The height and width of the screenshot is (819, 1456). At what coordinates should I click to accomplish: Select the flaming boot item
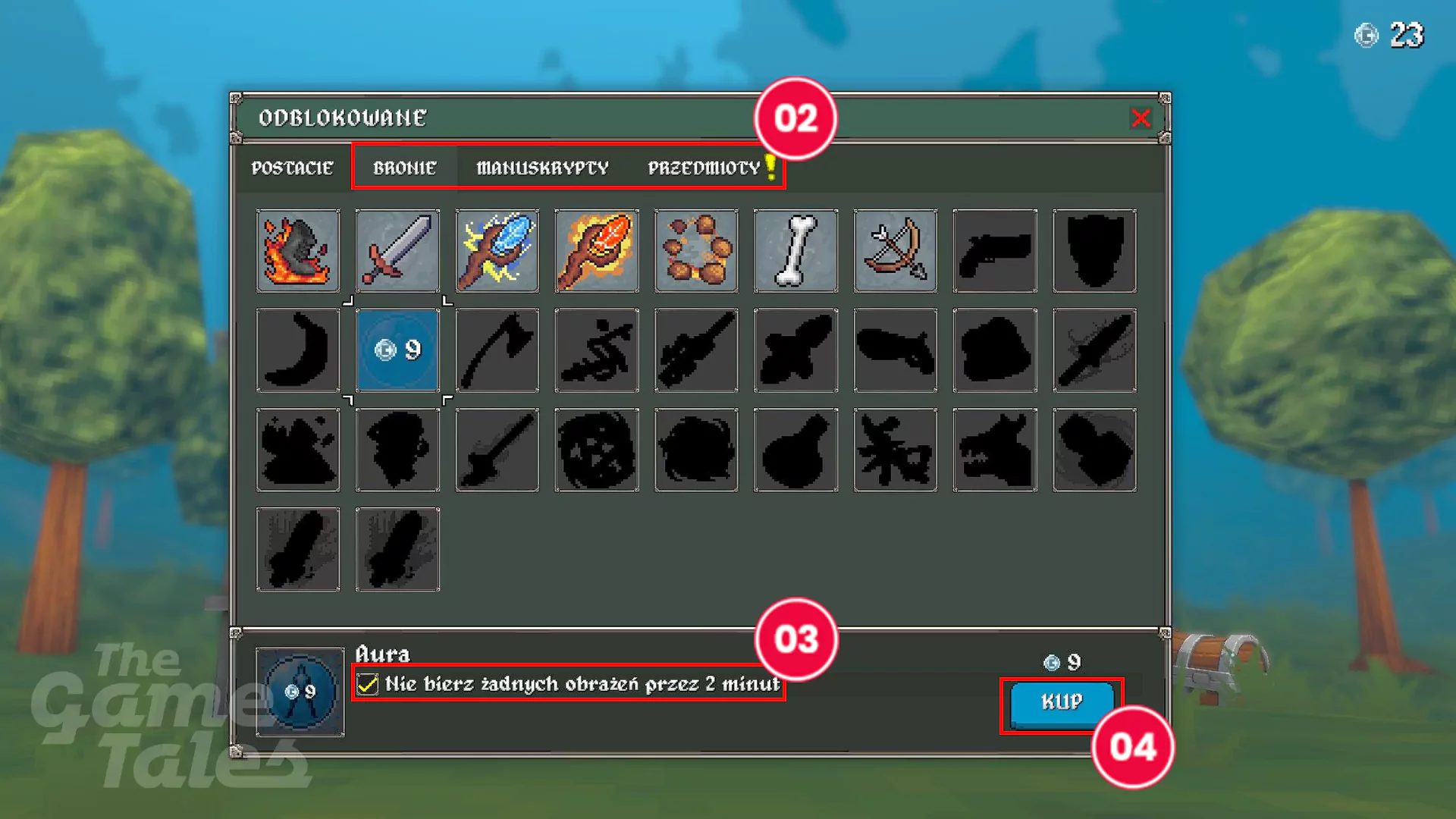pyautogui.click(x=298, y=251)
